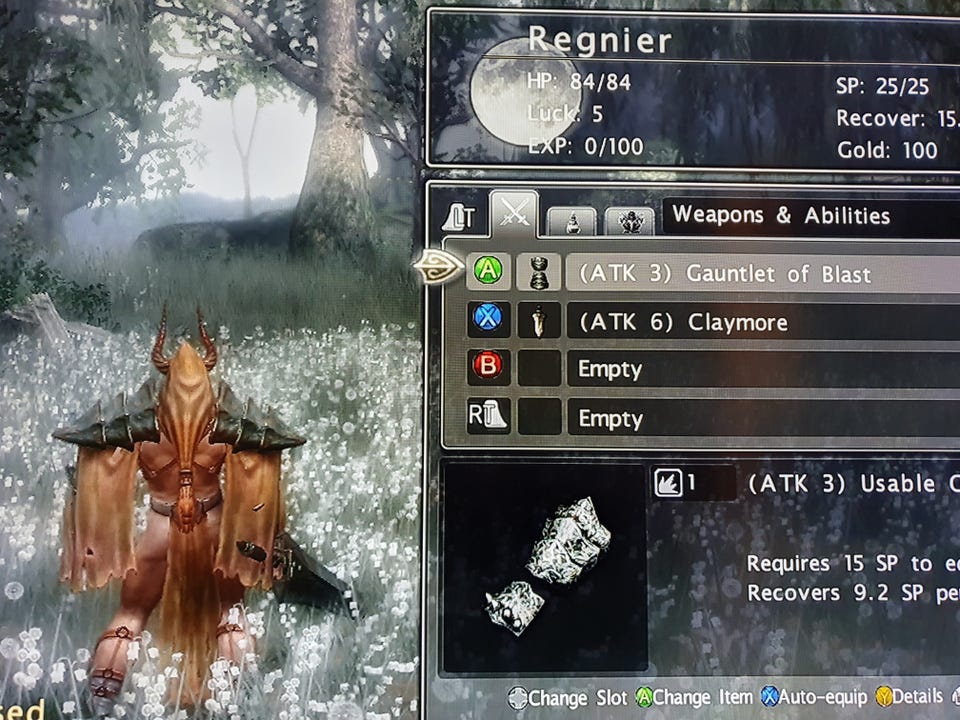View the gauntlet item preview image
The height and width of the screenshot is (720, 960).
[545, 567]
